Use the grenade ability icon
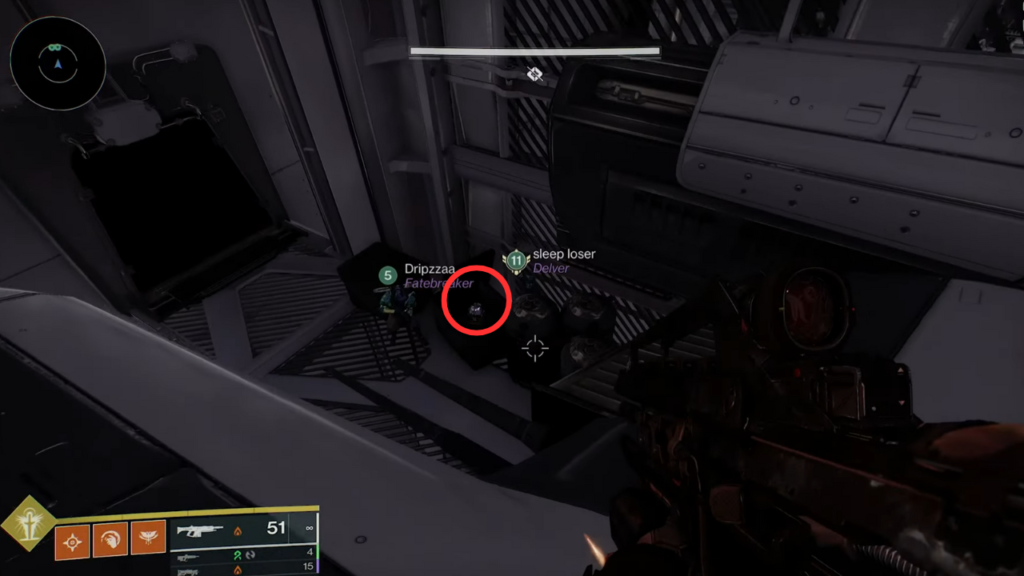1024x576 pixels. 71,541
